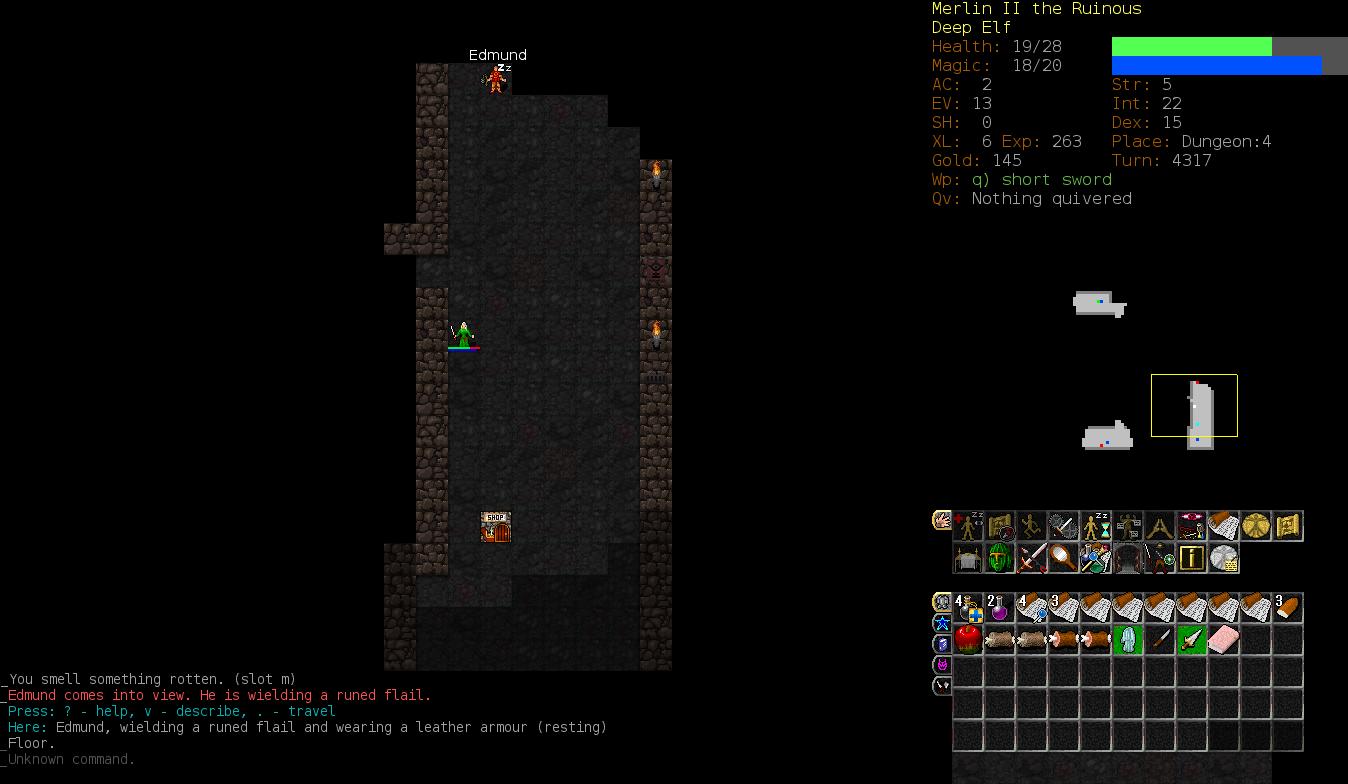Image resolution: width=1348 pixels, height=784 pixels.
Task: Click the crossed sword weapon-swap command
Action: pos(1031,558)
